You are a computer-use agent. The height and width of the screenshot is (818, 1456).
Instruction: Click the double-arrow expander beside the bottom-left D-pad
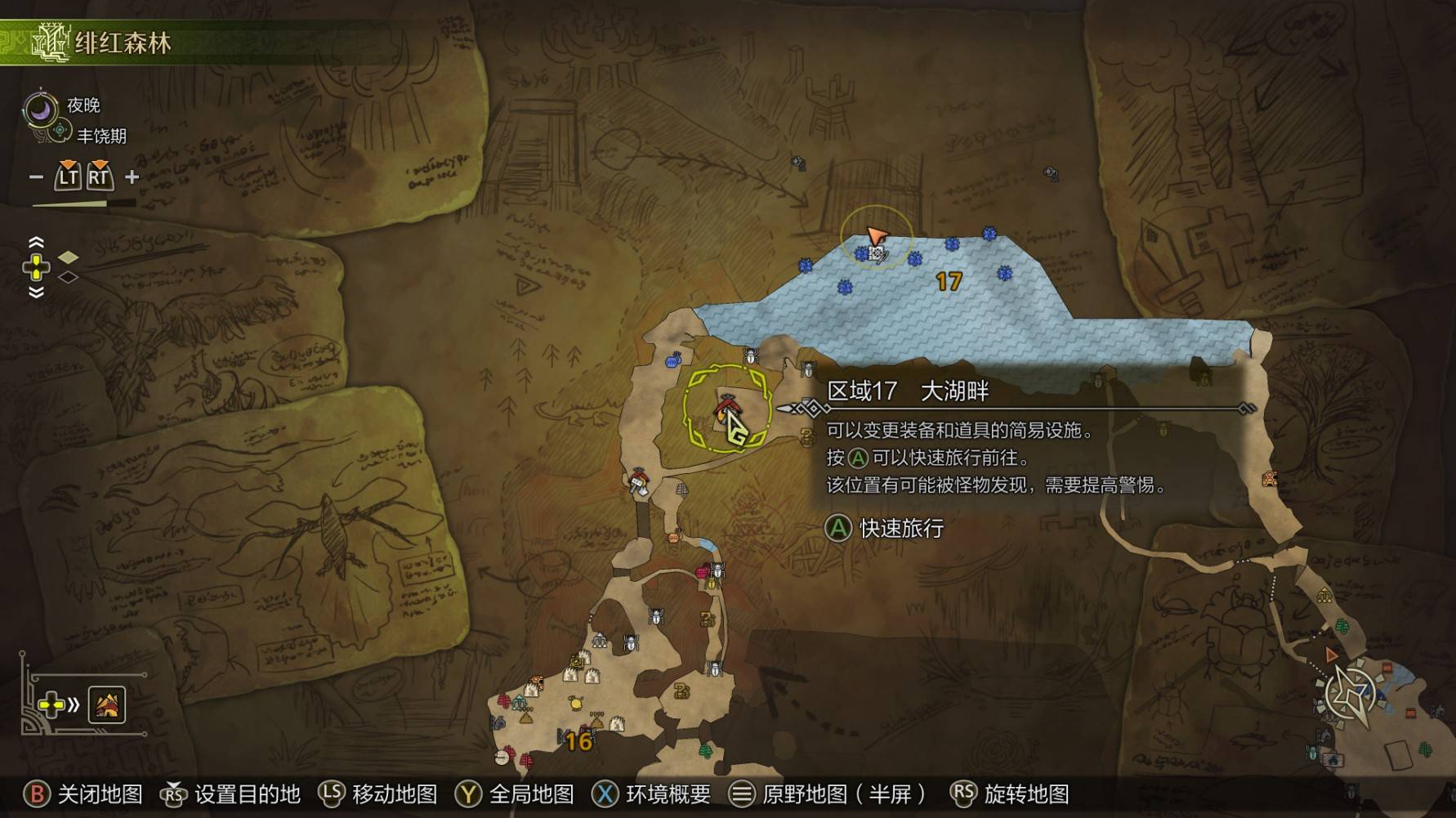point(74,704)
